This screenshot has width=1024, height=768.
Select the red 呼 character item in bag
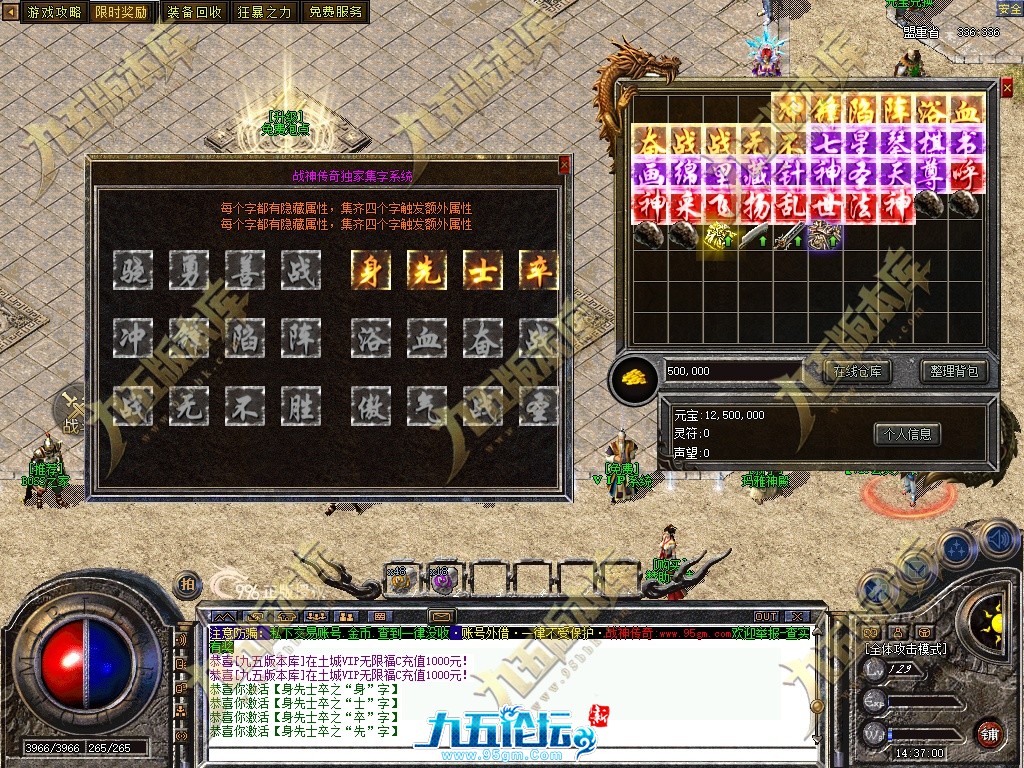pyautogui.click(x=966, y=175)
